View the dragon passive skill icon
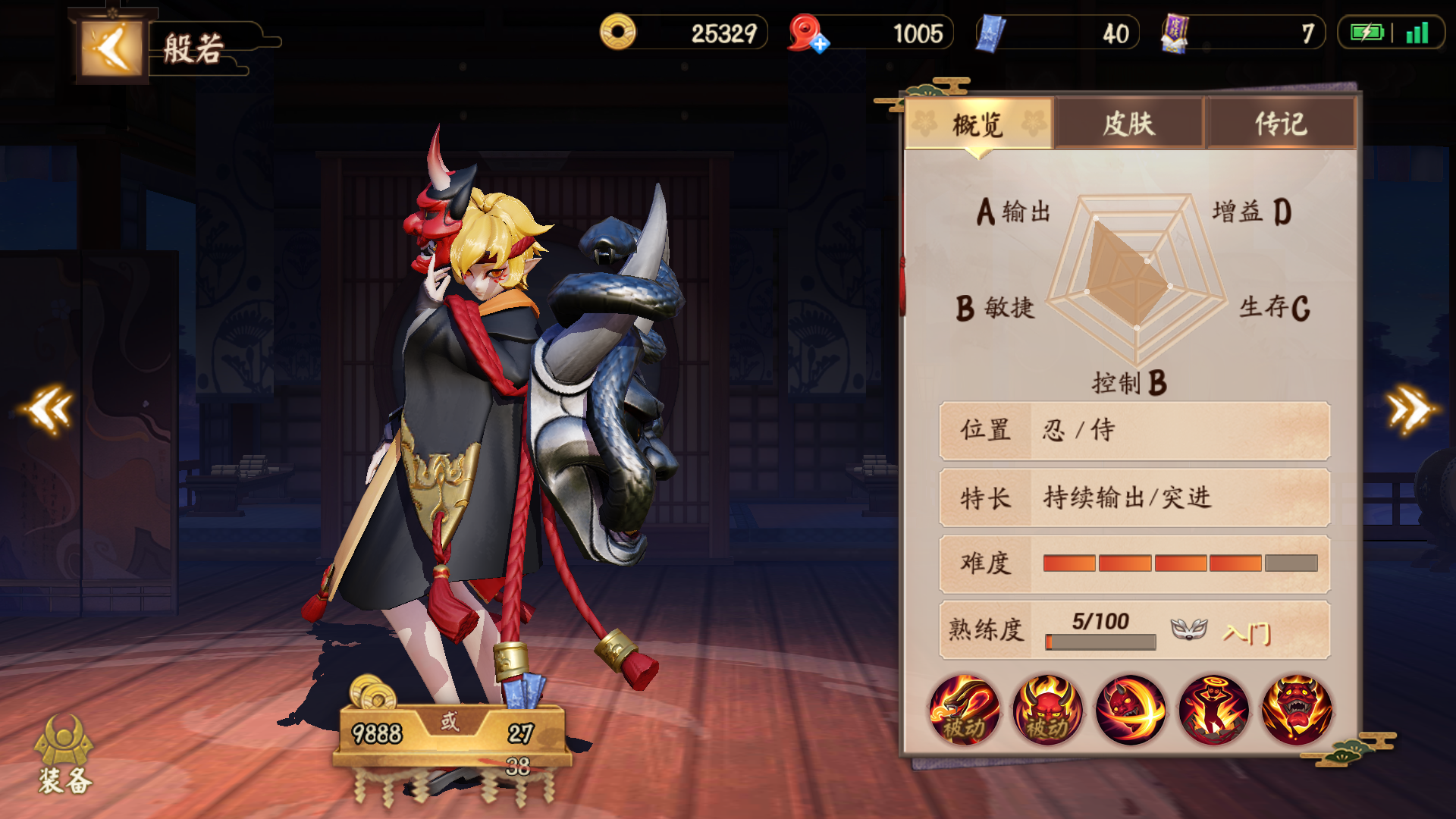The width and height of the screenshot is (1456, 819). pyautogui.click(x=964, y=711)
